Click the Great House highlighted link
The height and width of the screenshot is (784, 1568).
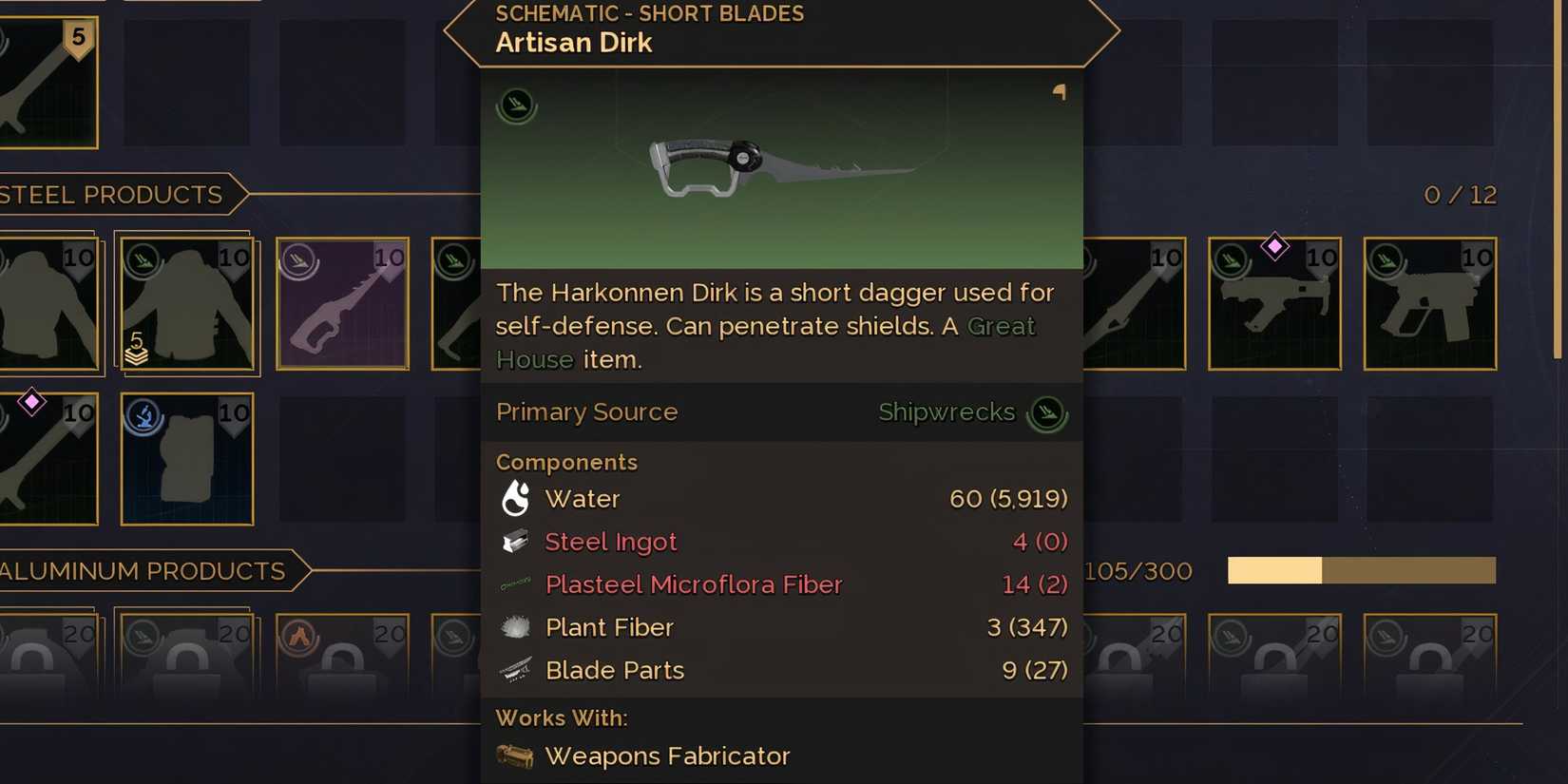coord(1000,326)
